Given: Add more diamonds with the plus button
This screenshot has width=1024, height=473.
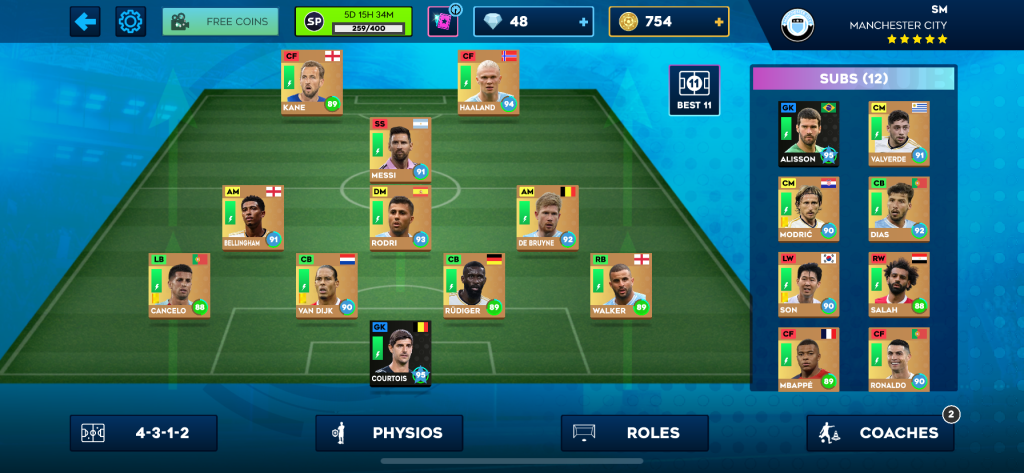Looking at the screenshot, I should coord(583,21).
